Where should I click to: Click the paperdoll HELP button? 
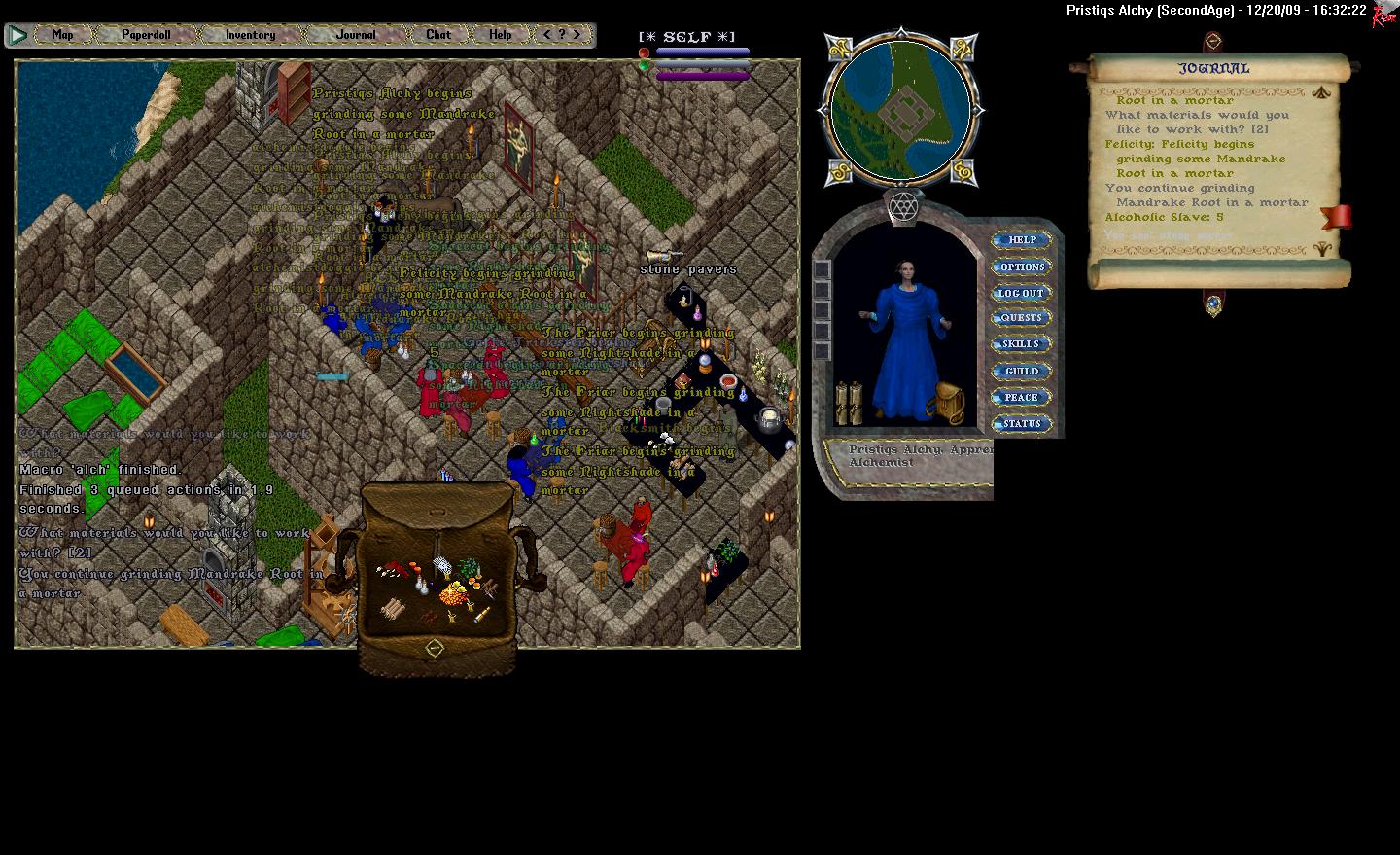coord(1022,240)
